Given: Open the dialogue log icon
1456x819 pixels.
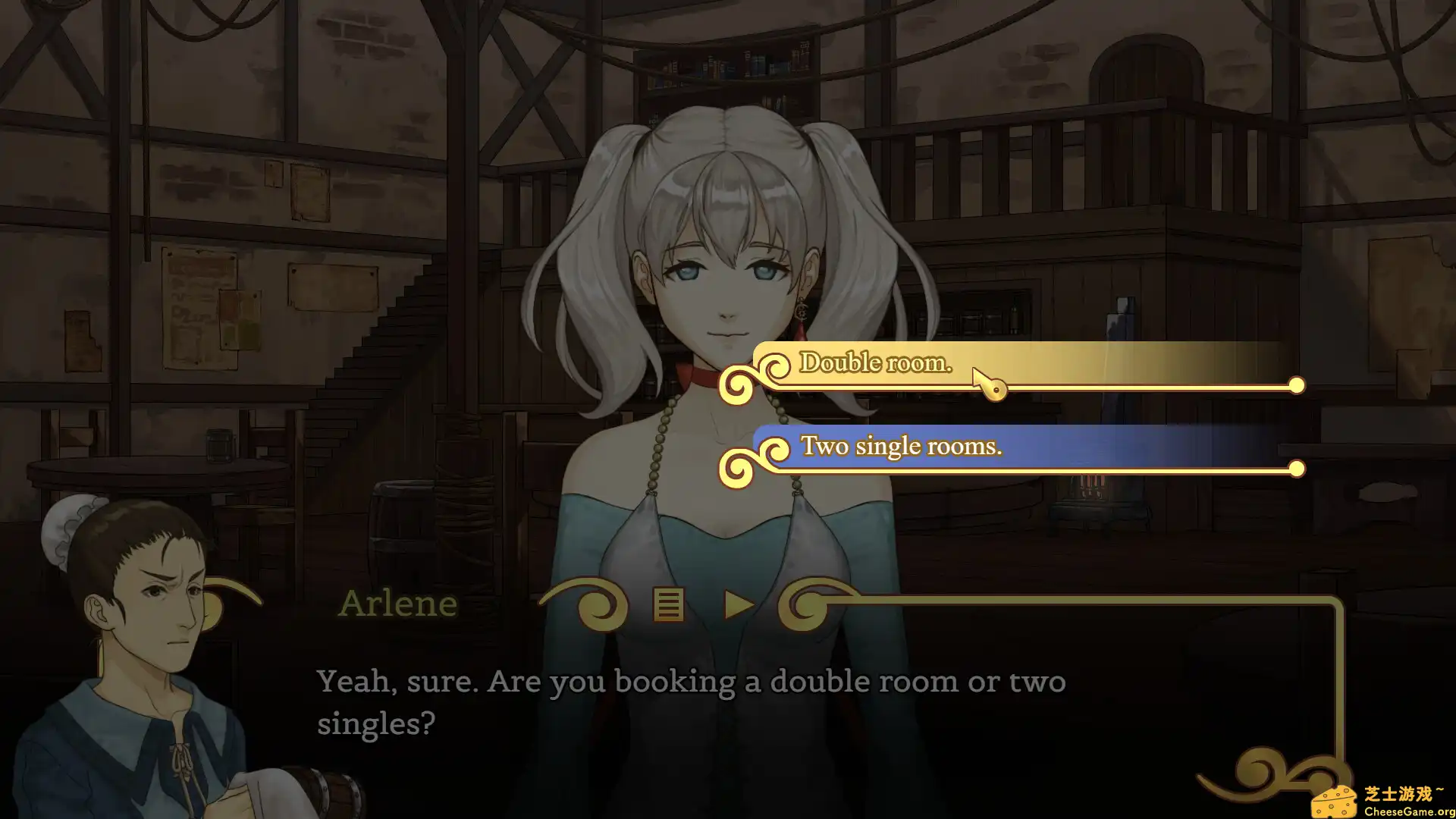Looking at the screenshot, I should (x=668, y=605).
